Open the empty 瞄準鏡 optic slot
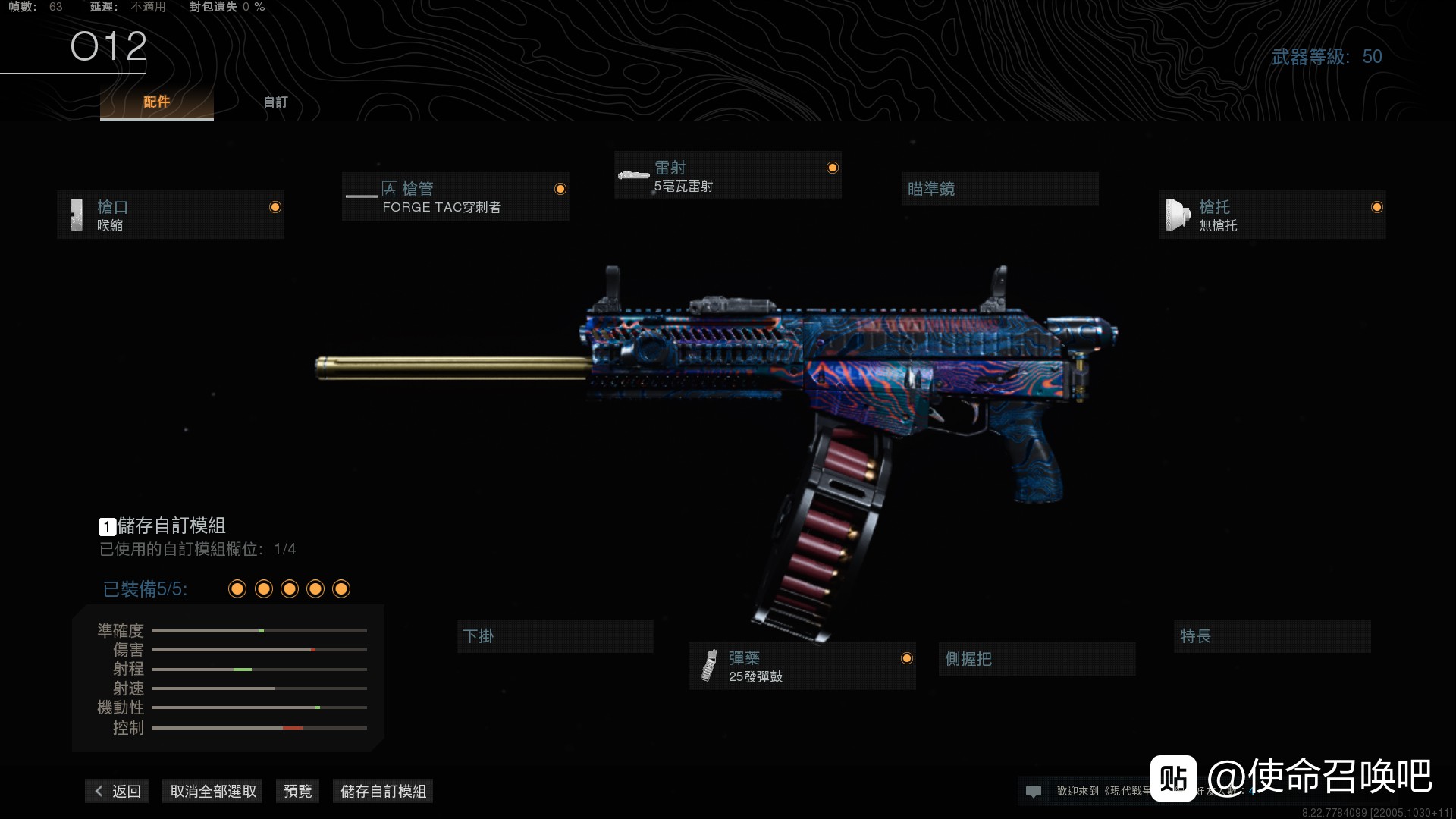 pos(999,189)
